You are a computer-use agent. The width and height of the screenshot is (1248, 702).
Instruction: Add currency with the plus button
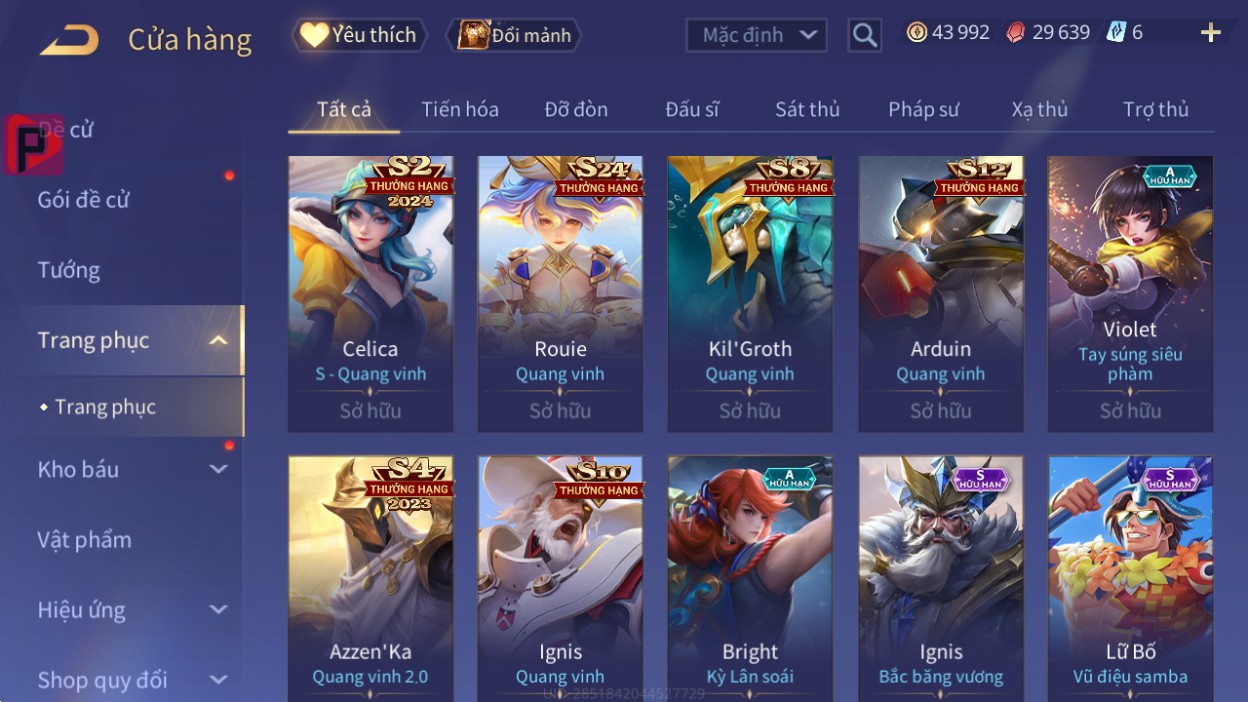click(1210, 33)
